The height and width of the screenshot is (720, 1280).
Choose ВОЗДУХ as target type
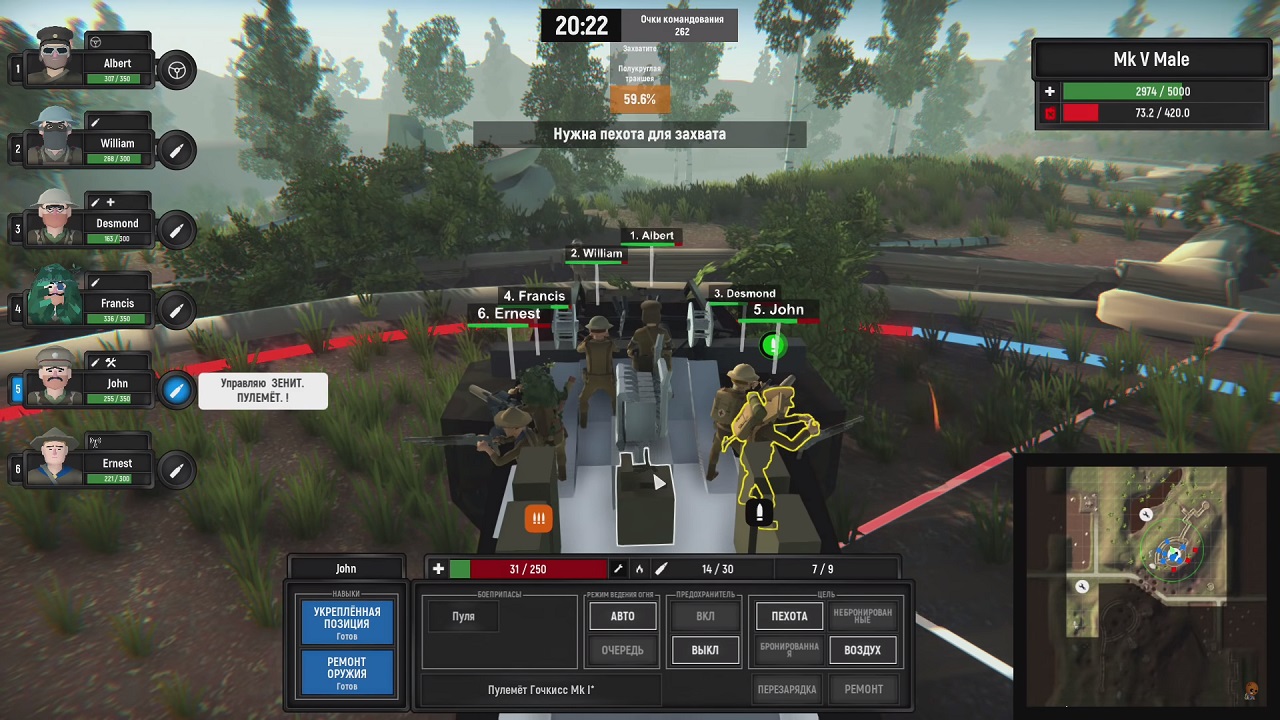pos(862,651)
